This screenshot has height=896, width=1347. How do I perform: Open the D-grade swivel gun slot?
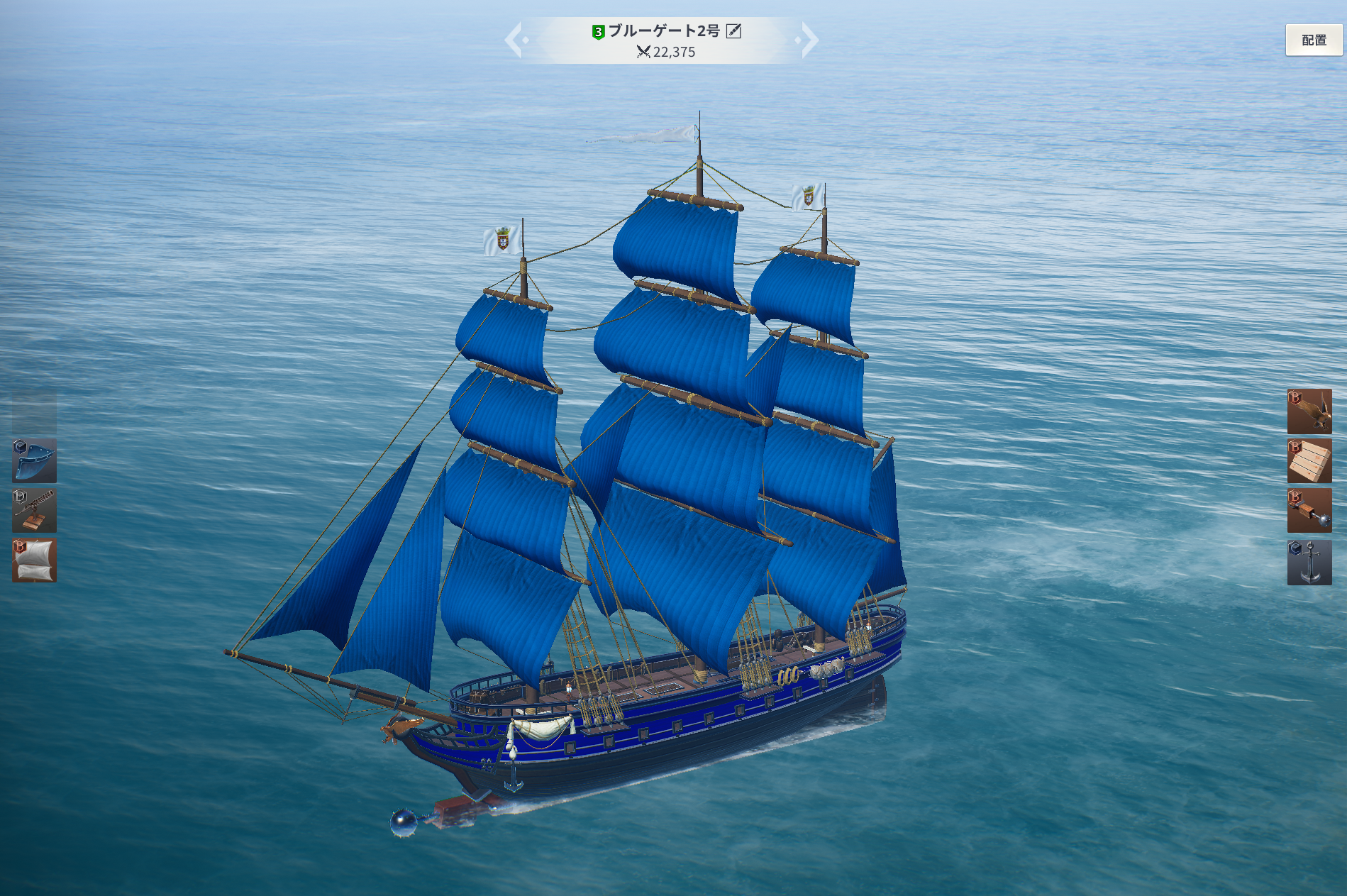34,510
